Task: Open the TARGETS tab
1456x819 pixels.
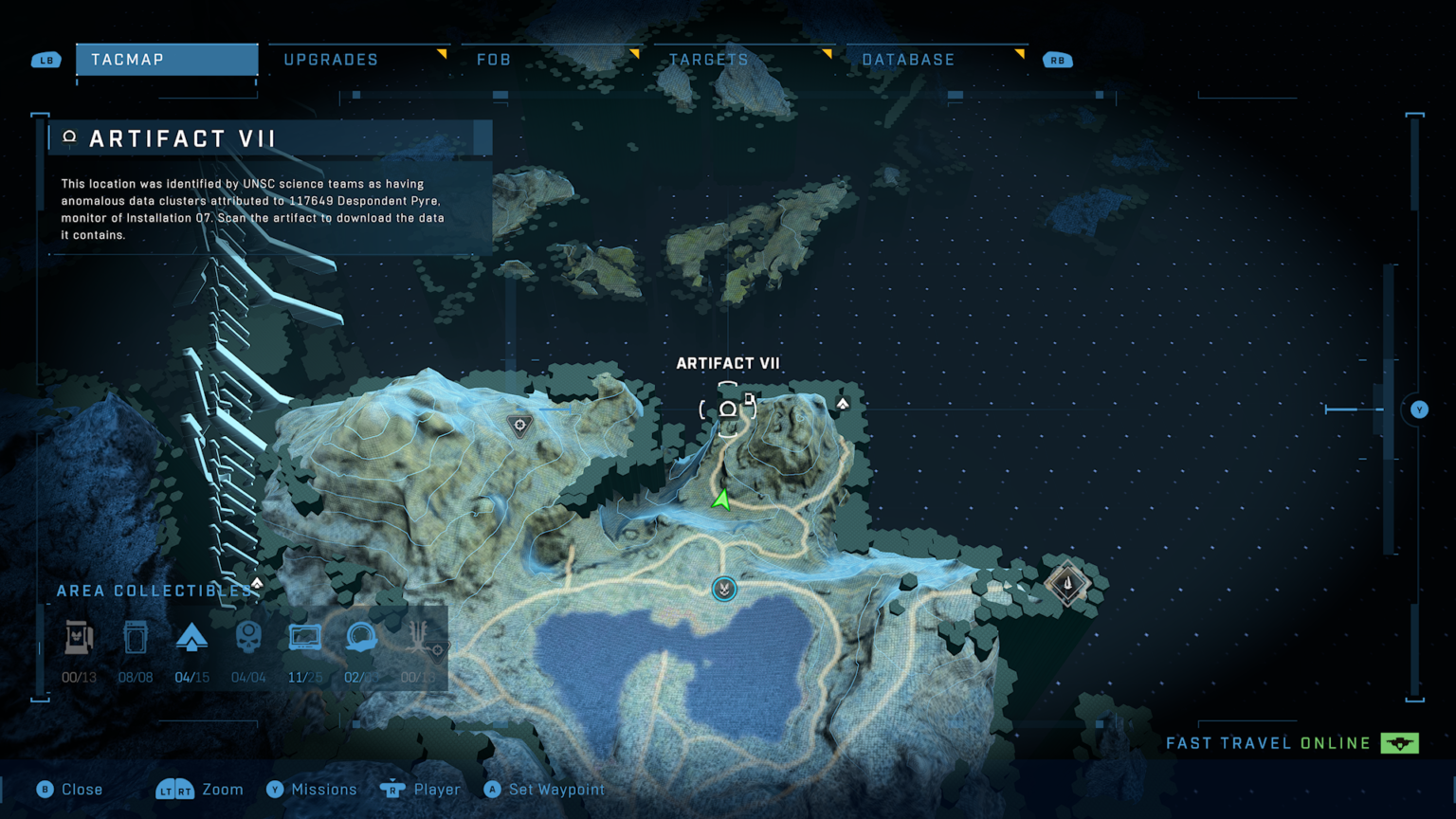Action: 709,59
